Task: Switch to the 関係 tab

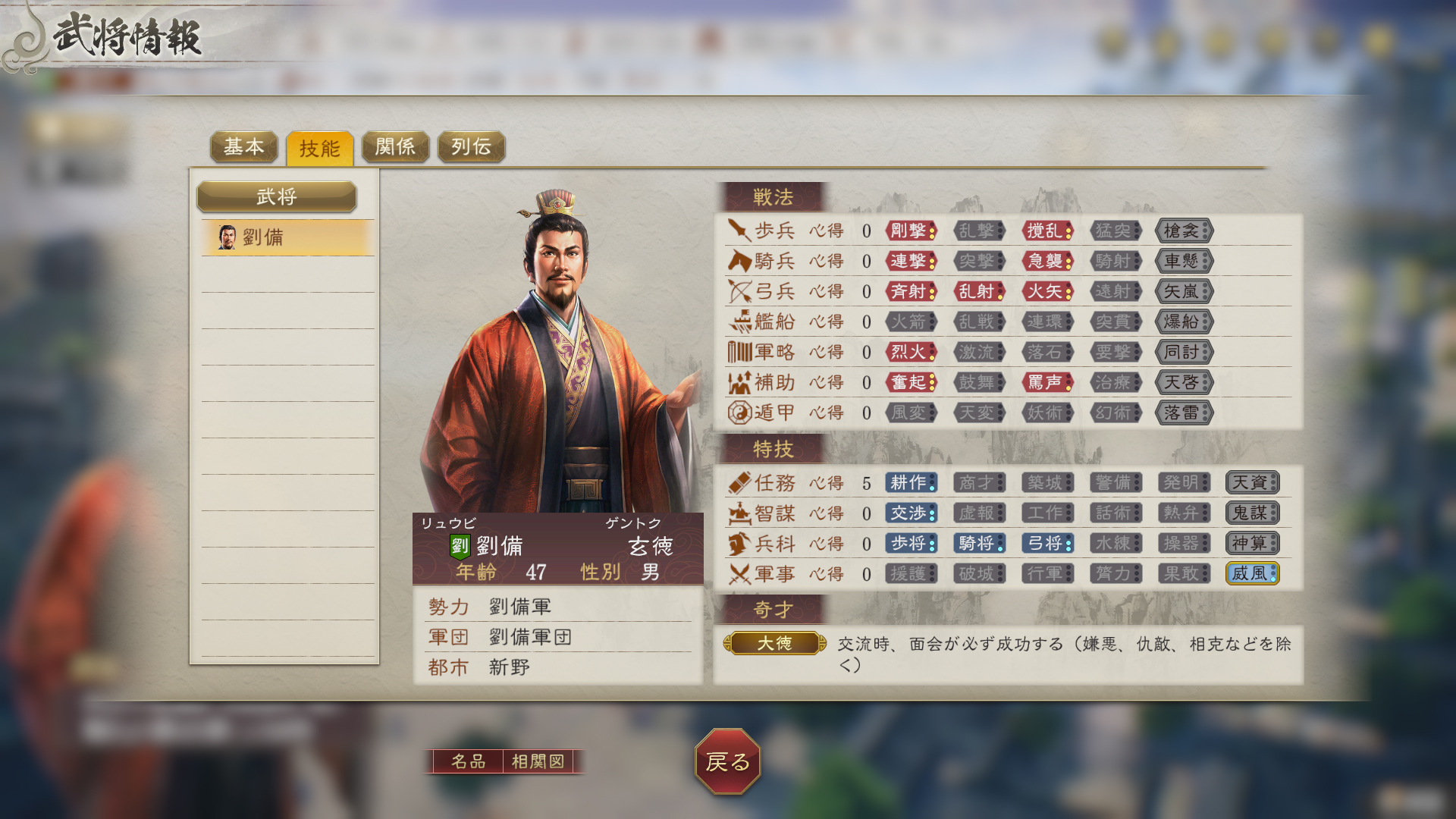Action: click(x=395, y=147)
